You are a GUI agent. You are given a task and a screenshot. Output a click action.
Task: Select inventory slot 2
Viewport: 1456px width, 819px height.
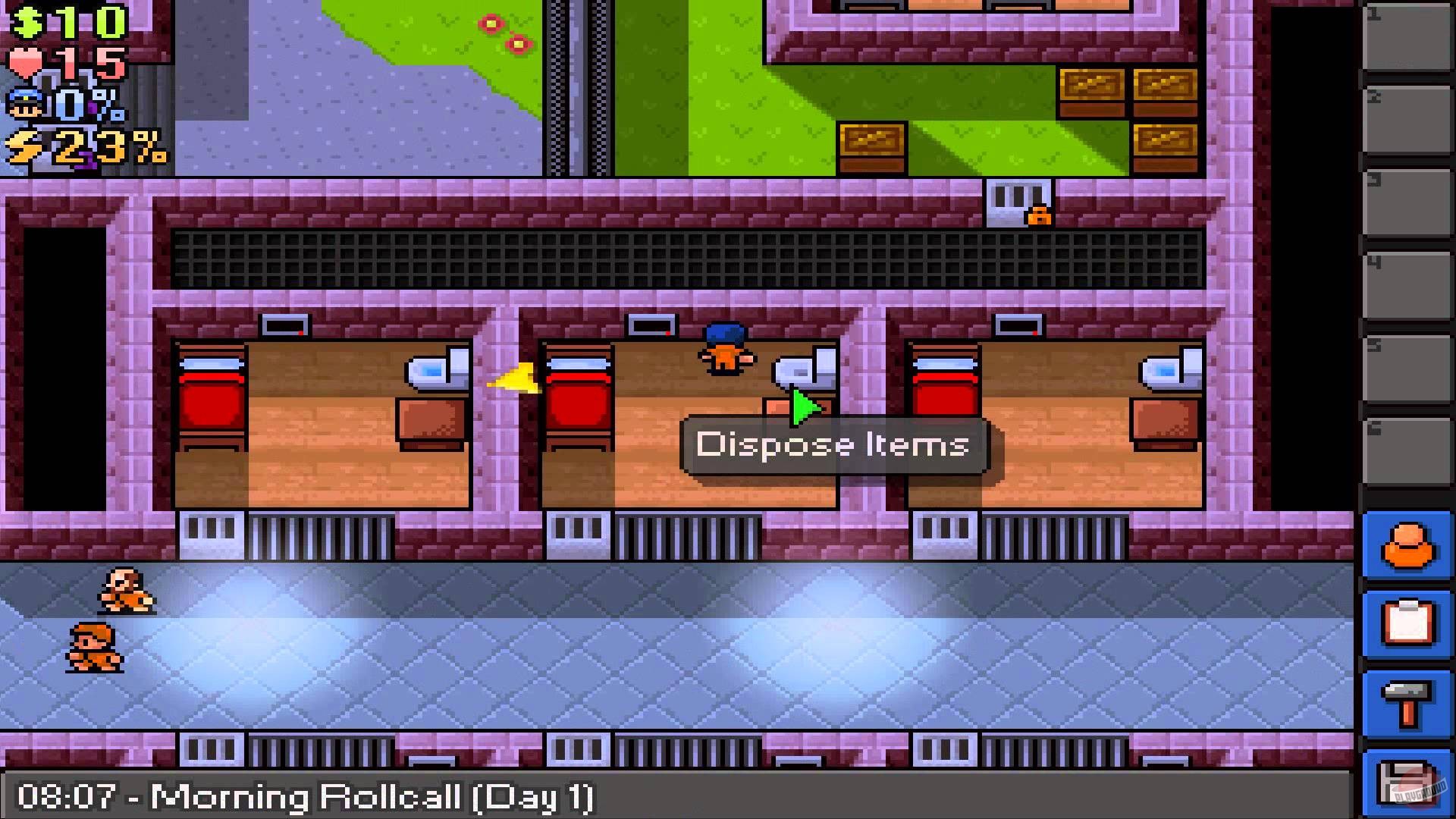pyautogui.click(x=1407, y=121)
